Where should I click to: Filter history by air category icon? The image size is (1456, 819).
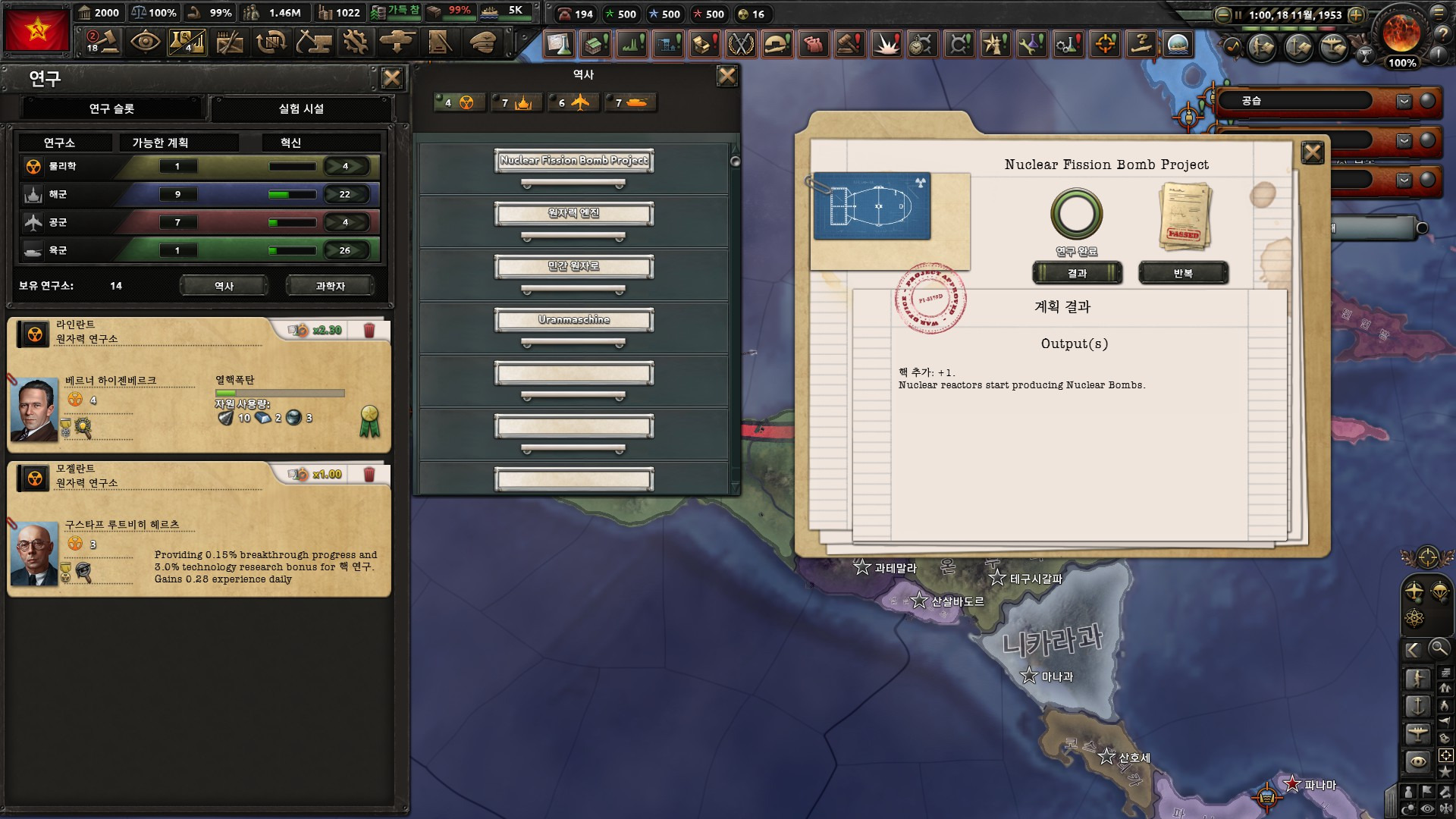coord(573,102)
